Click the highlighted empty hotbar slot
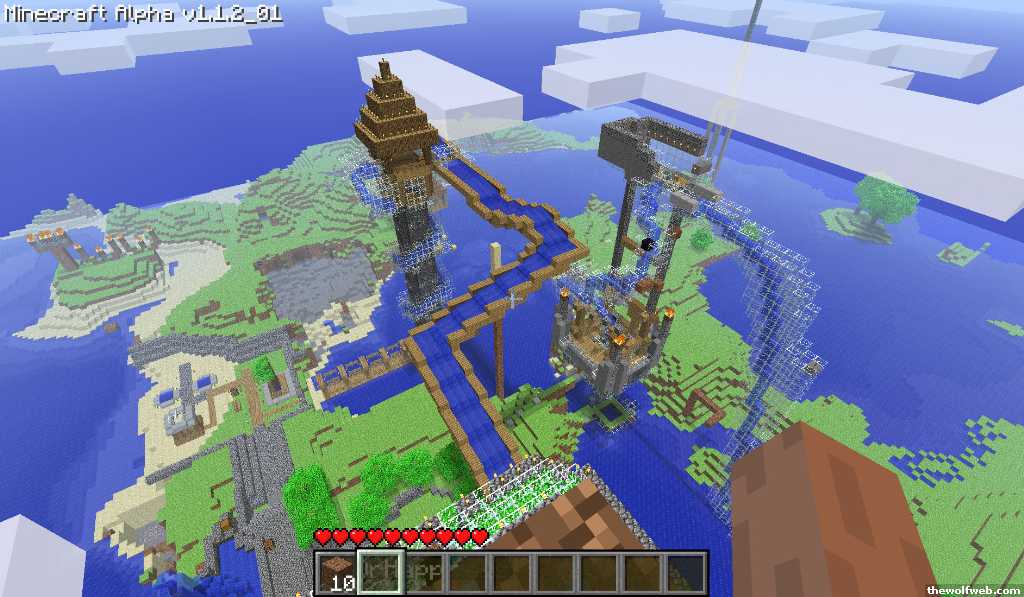This screenshot has height=597, width=1024. click(x=381, y=572)
